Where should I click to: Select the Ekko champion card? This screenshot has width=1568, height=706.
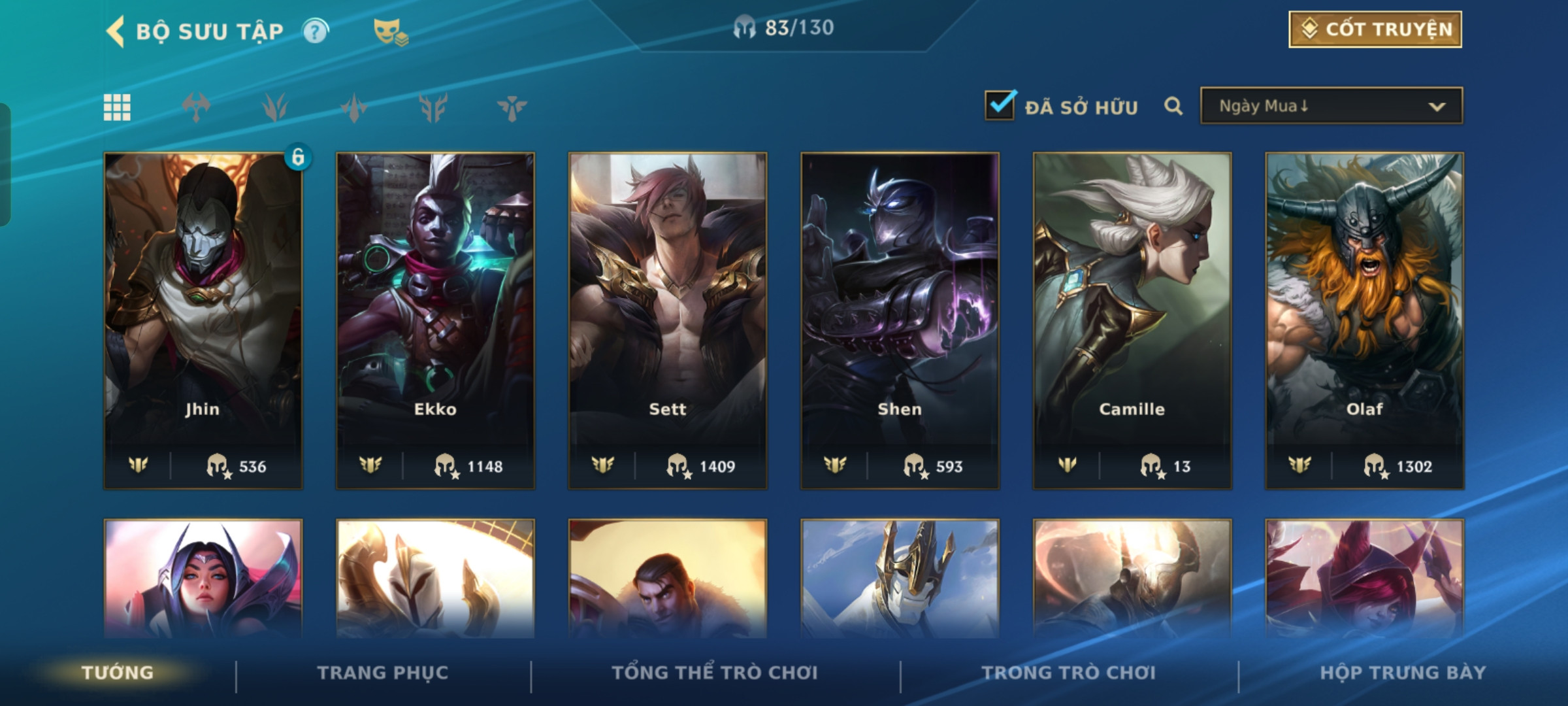435,320
